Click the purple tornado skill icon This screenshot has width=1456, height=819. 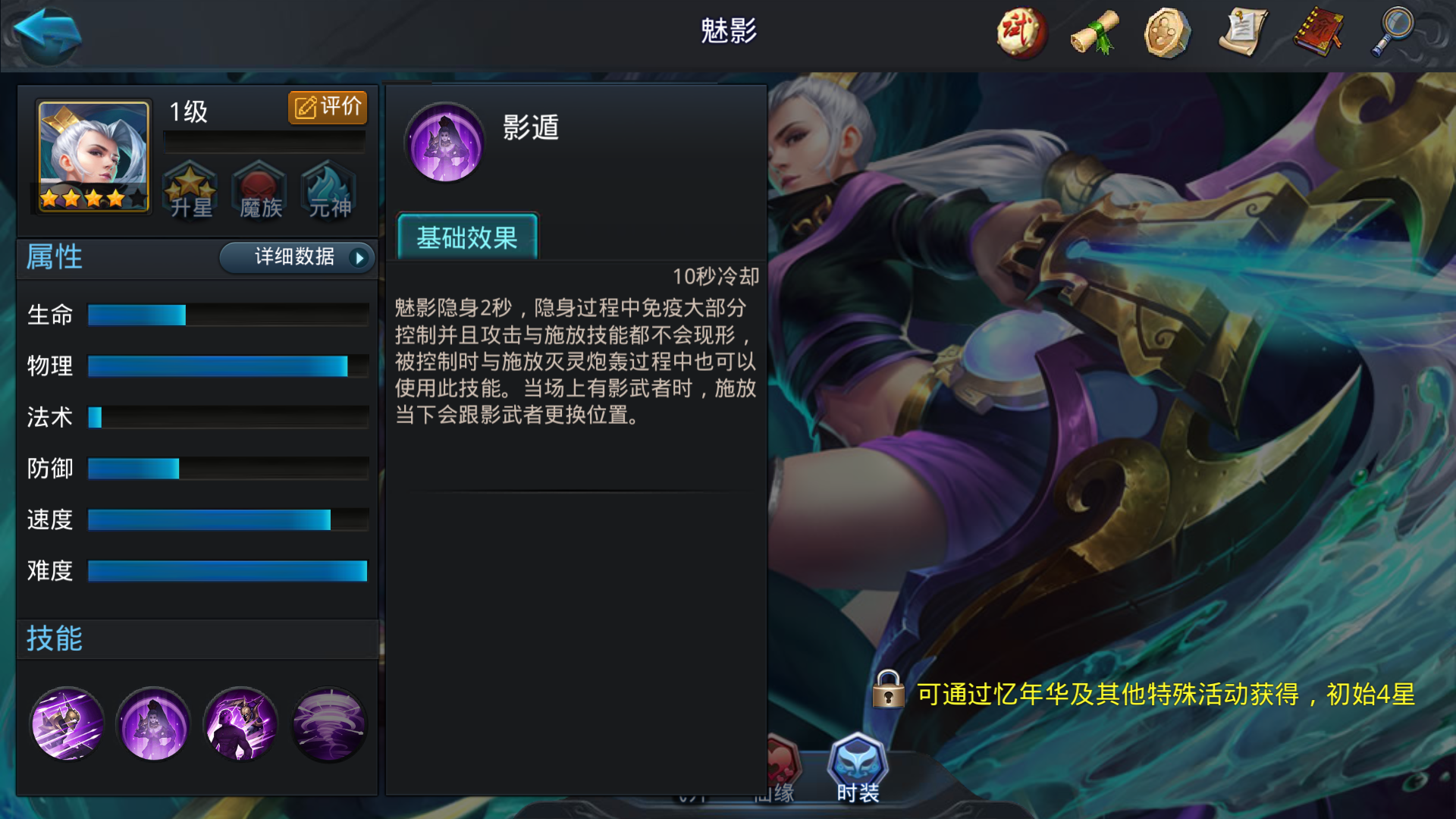pos(328,724)
